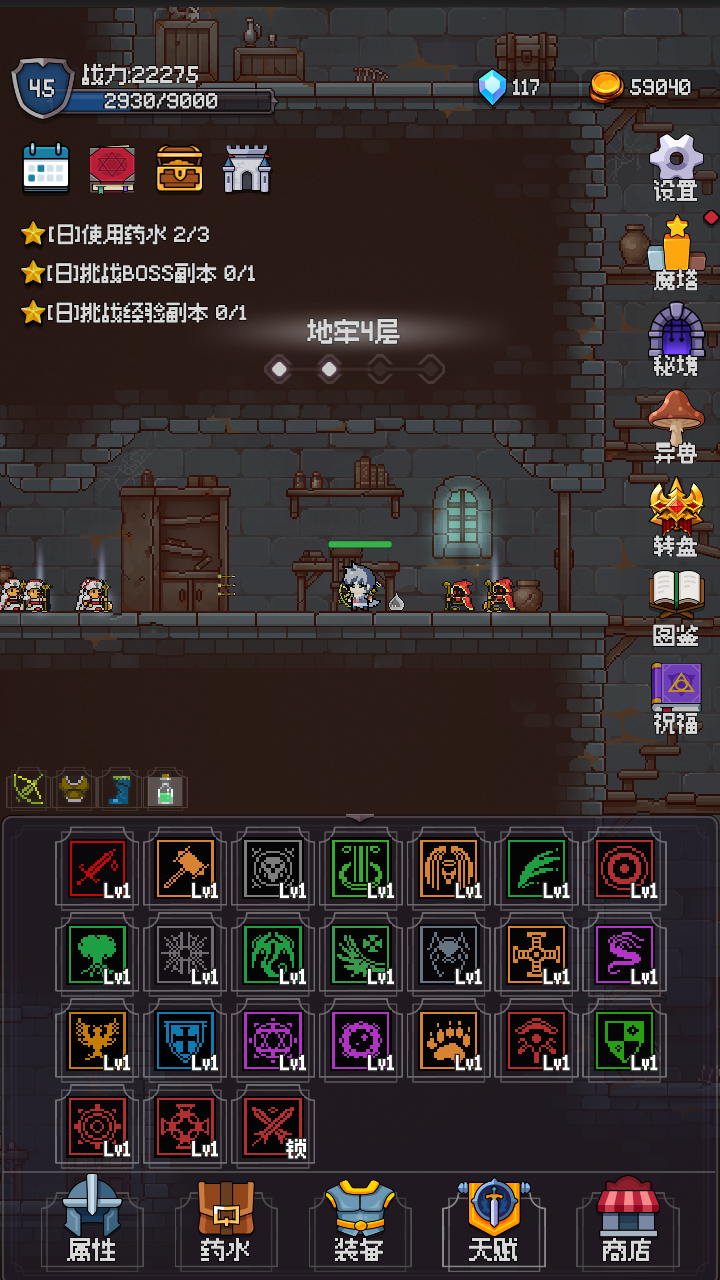The image size is (720, 1280).
Task: Open the 商店 shop tab
Action: click(x=627, y=1220)
